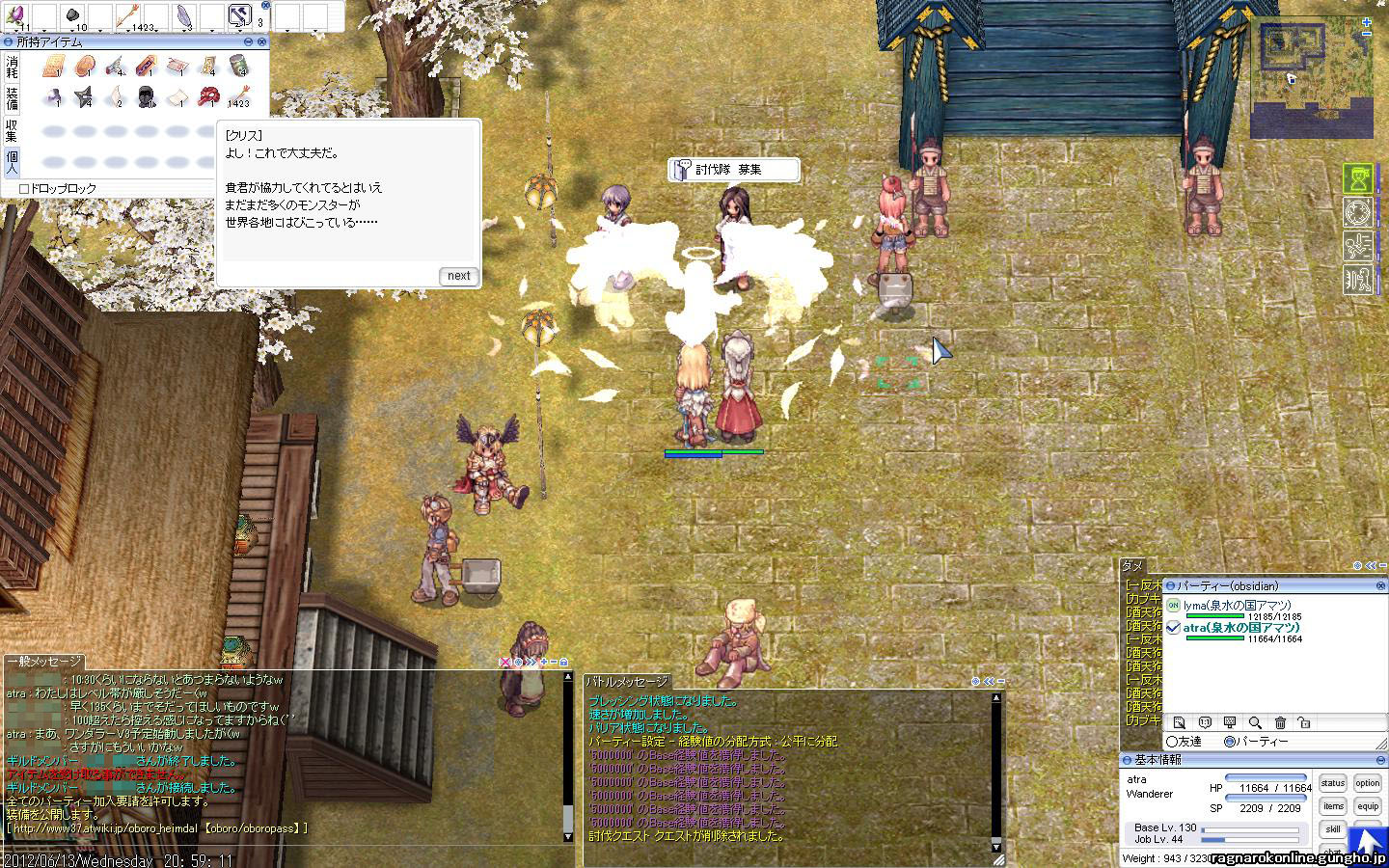Select the black ninja hood item
The height and width of the screenshot is (868, 1389).
pos(147,95)
